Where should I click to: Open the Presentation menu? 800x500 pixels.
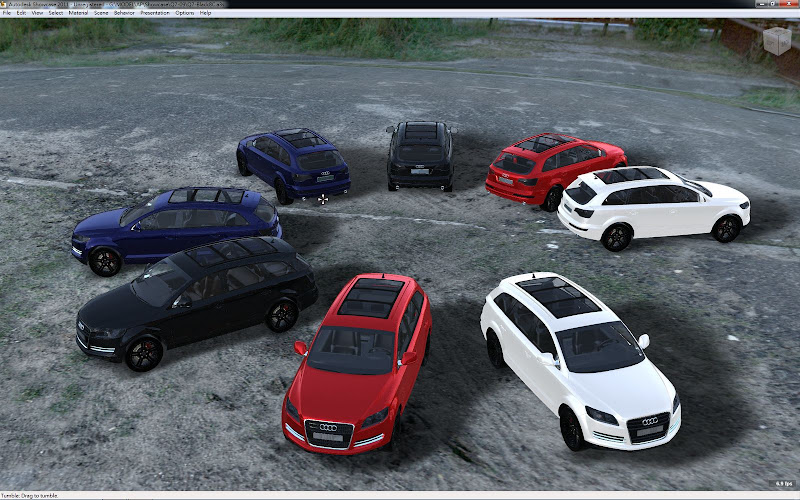(154, 13)
